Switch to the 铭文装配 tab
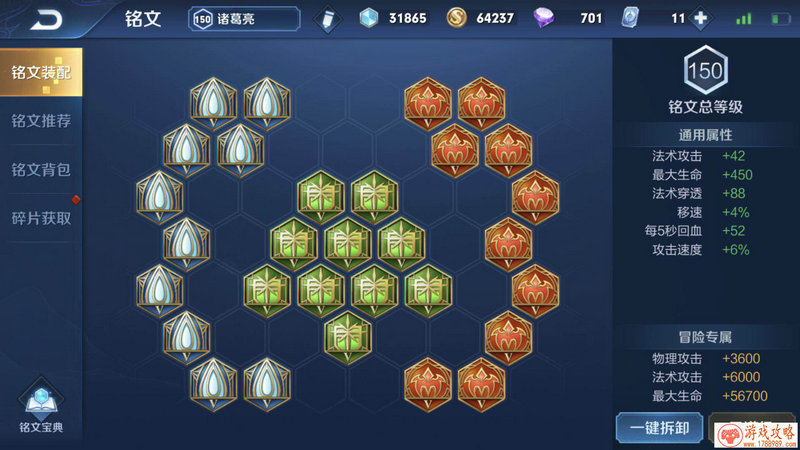The height and width of the screenshot is (450, 800). (41, 73)
